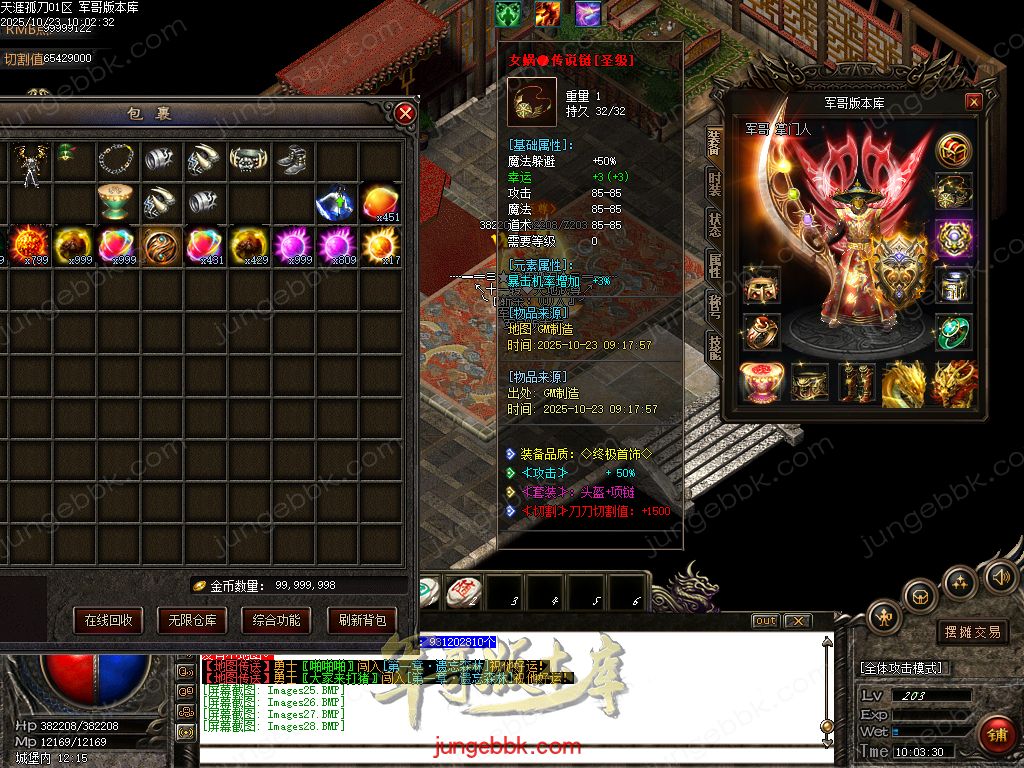Click the 全体攻击模式 attack mode label
The height and width of the screenshot is (768, 1024).
(906, 668)
